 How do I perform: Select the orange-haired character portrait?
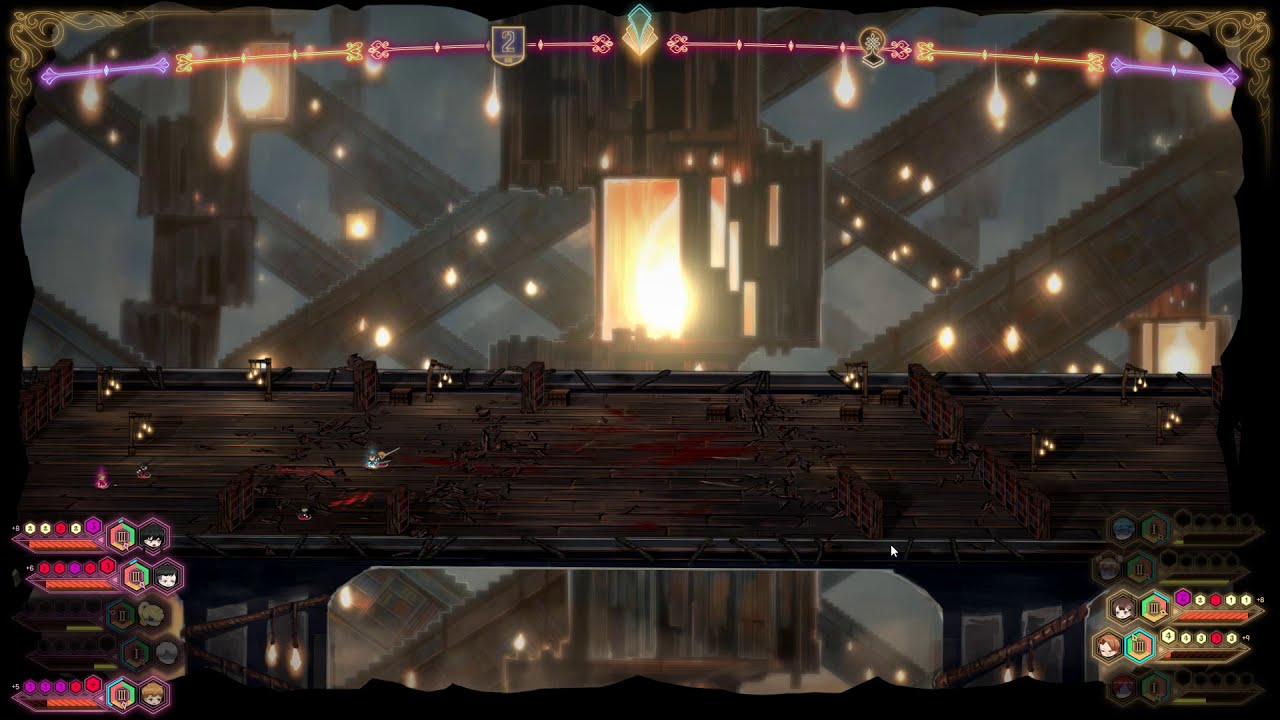[153, 694]
